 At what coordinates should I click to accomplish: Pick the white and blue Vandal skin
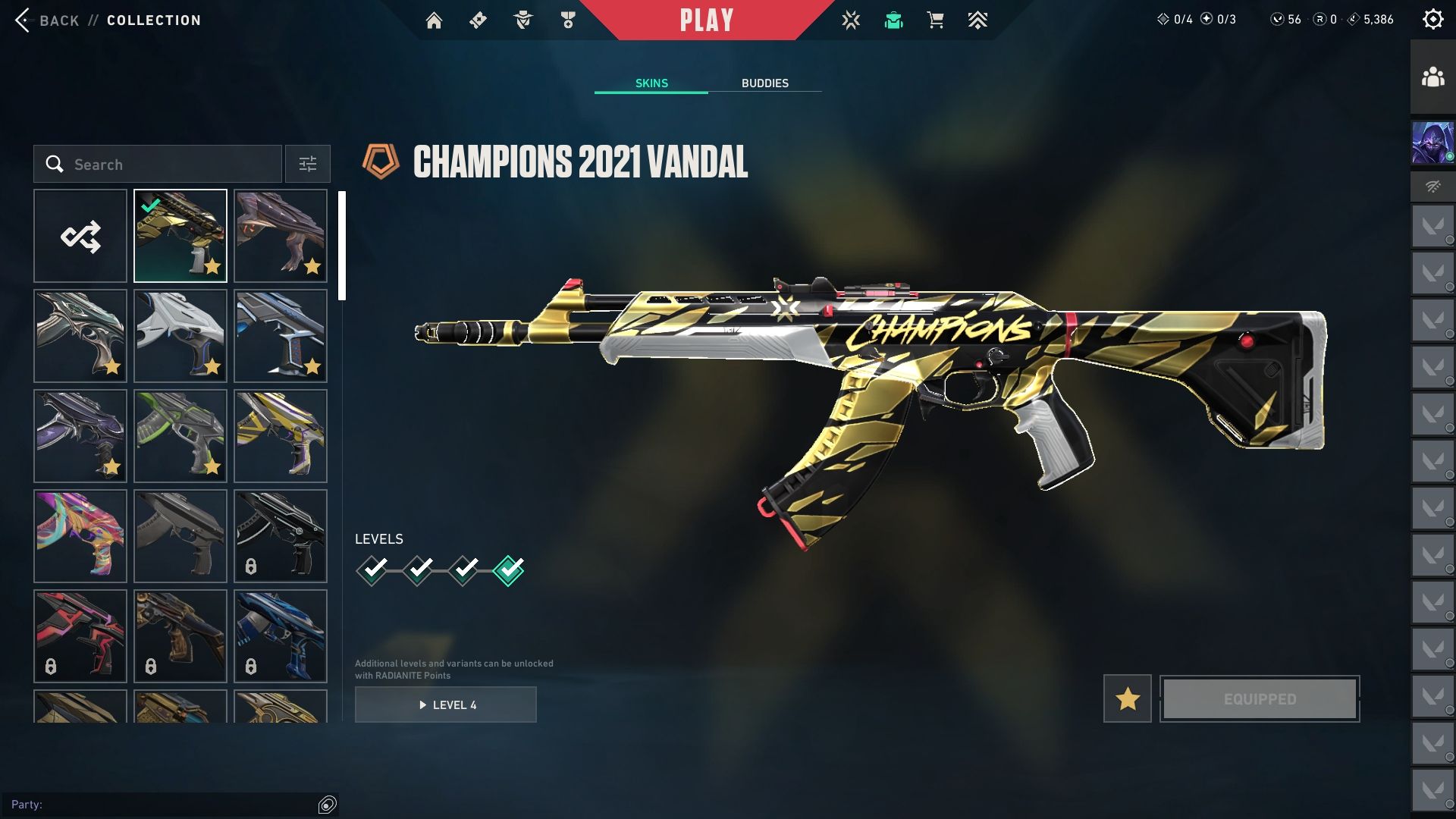click(180, 337)
